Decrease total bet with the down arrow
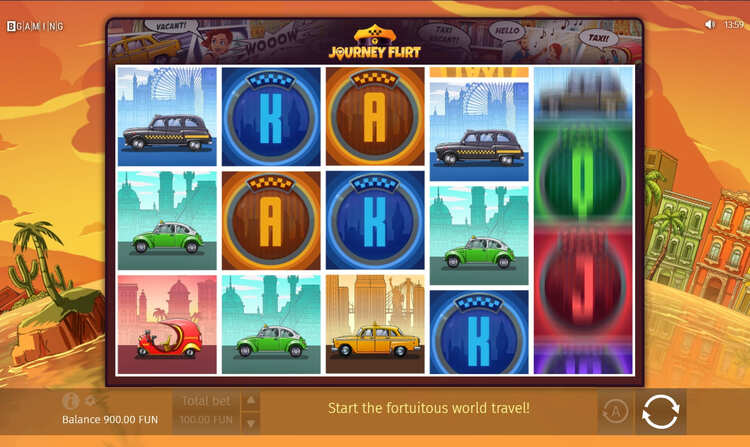 251,422
